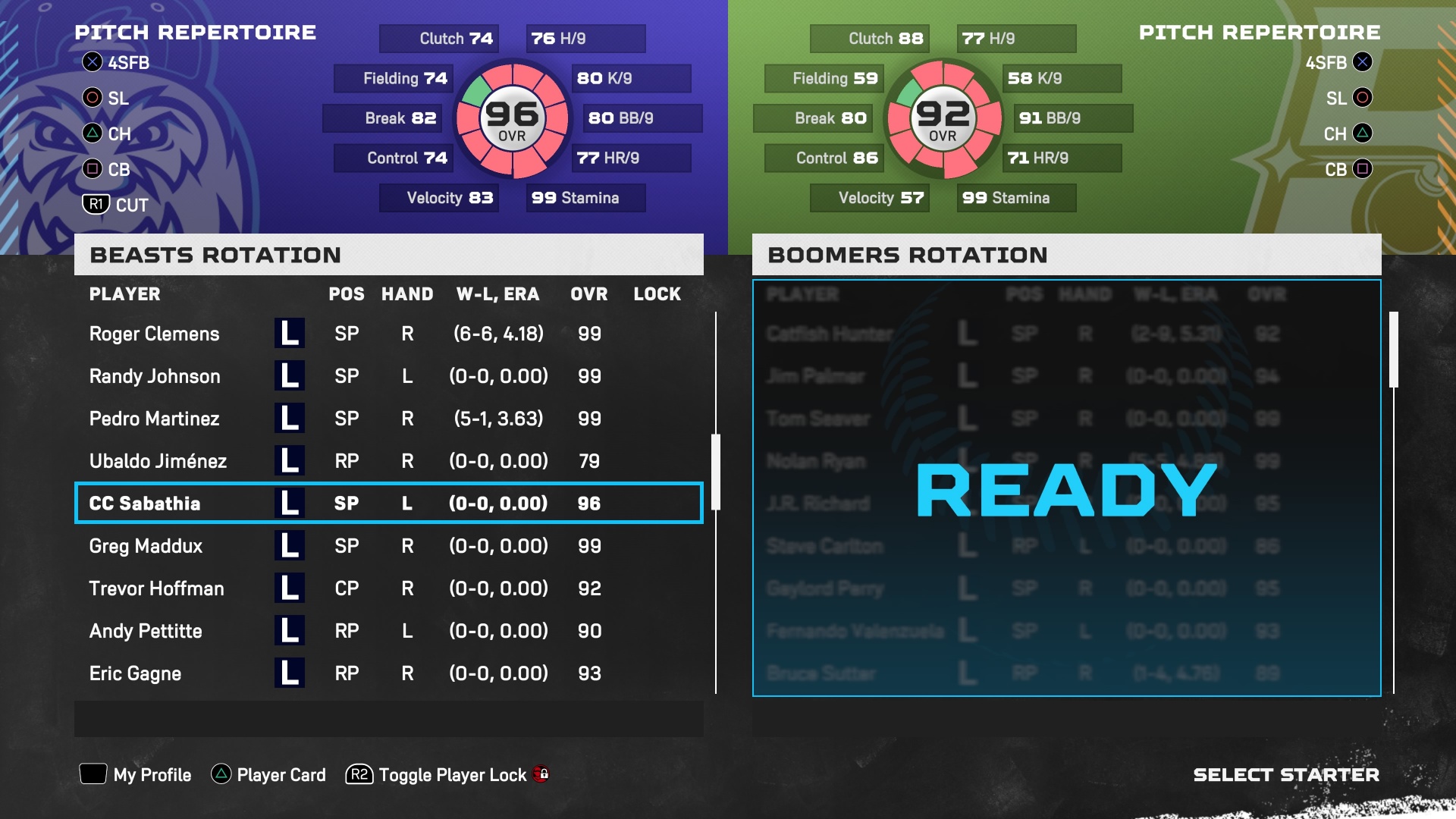This screenshot has width=1456, height=819.
Task: Click the Beasts rotation list scrollbar
Action: pos(715,472)
